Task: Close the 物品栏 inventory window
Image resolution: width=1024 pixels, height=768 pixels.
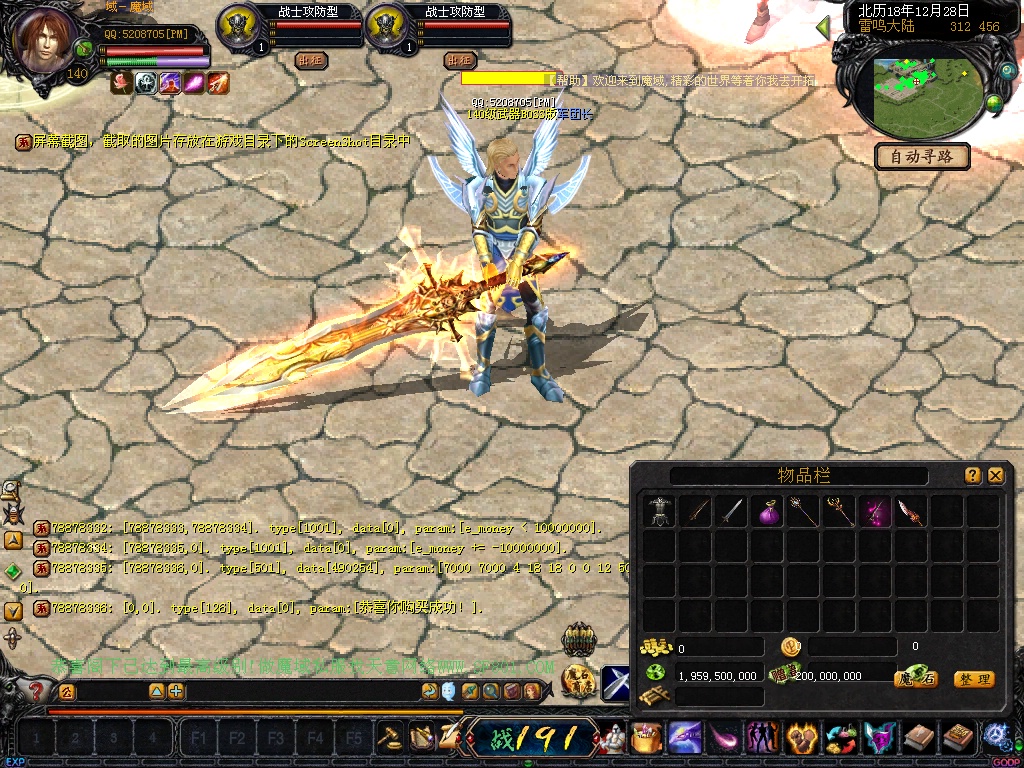Action: click(995, 476)
